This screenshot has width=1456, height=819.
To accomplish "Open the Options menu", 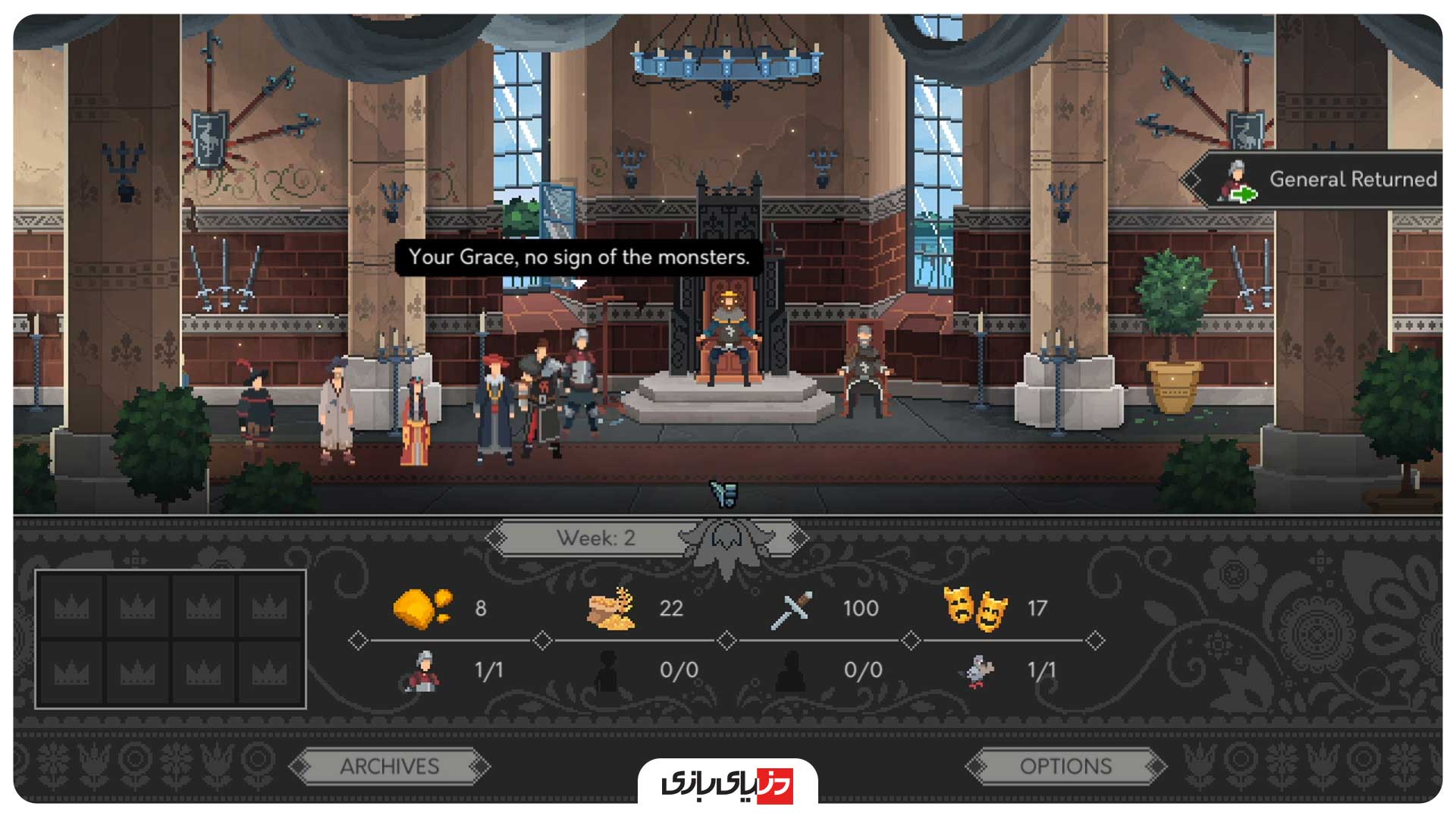I will tap(1065, 767).
